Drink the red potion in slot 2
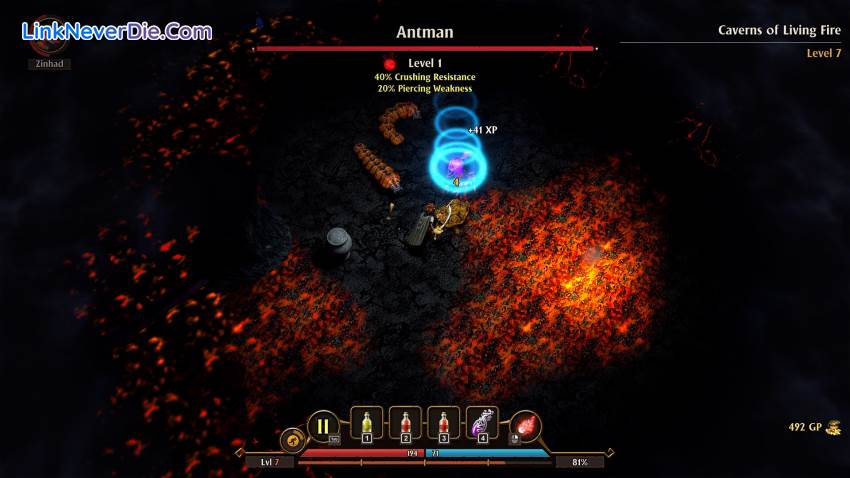The height and width of the screenshot is (478, 850). pos(404,424)
